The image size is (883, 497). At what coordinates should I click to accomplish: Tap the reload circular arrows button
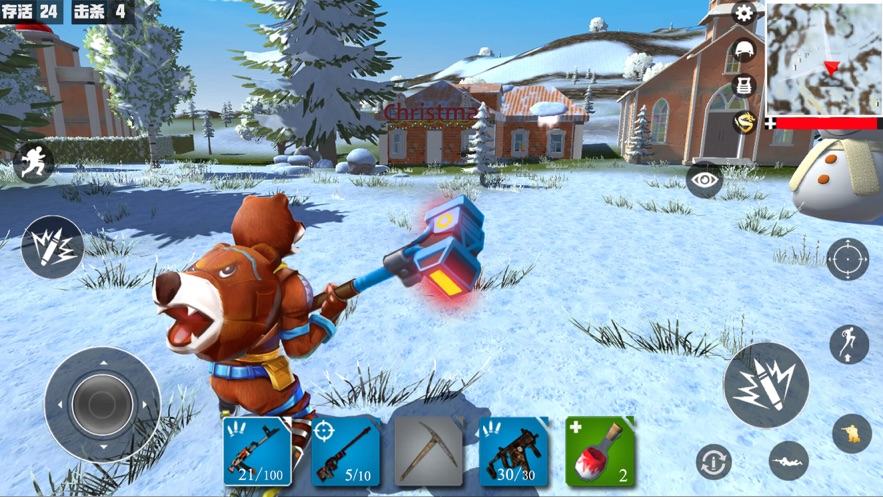tap(714, 462)
